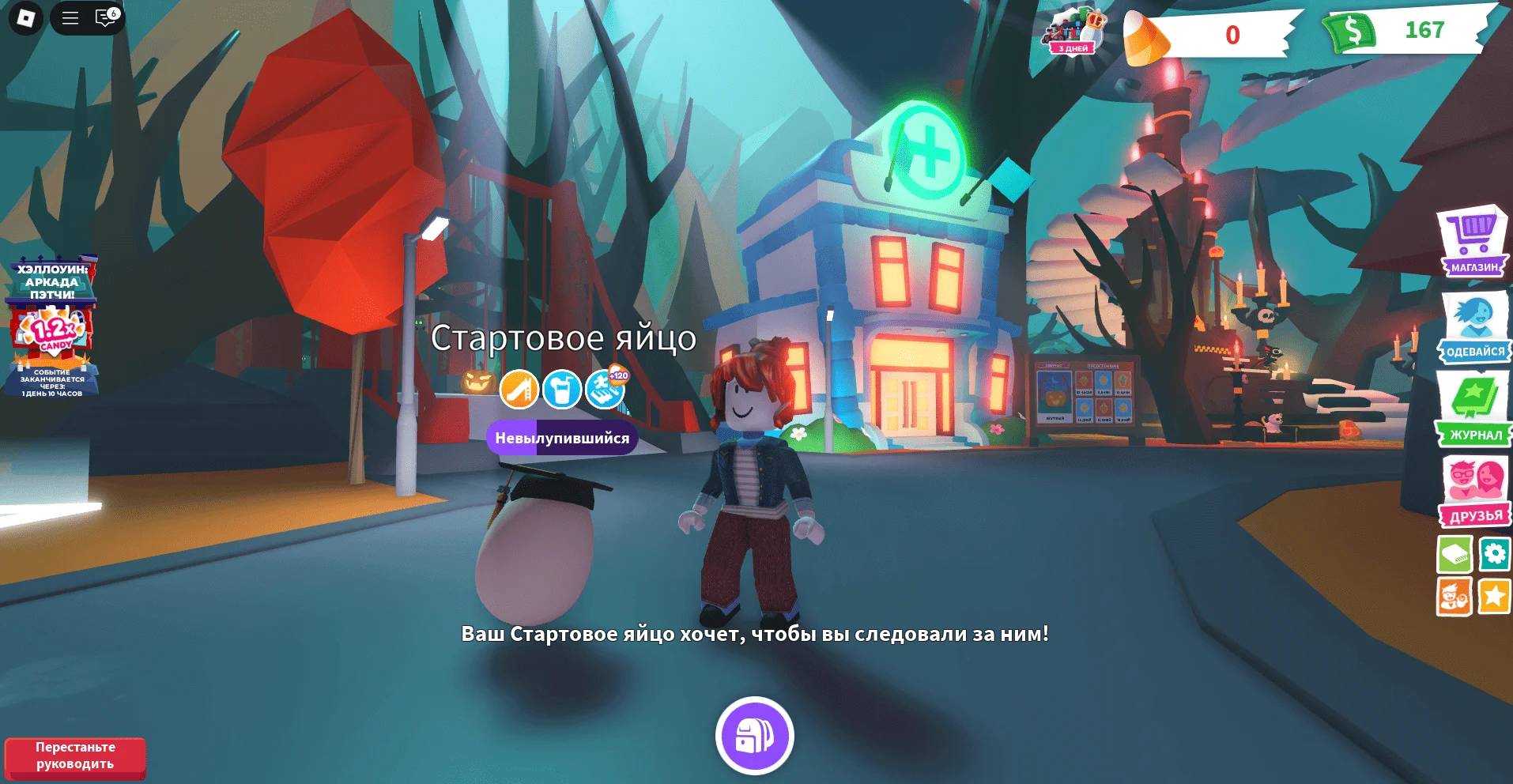Image resolution: width=1513 pixels, height=784 pixels.
Task: Open the backpack inventory button
Action: 754,736
